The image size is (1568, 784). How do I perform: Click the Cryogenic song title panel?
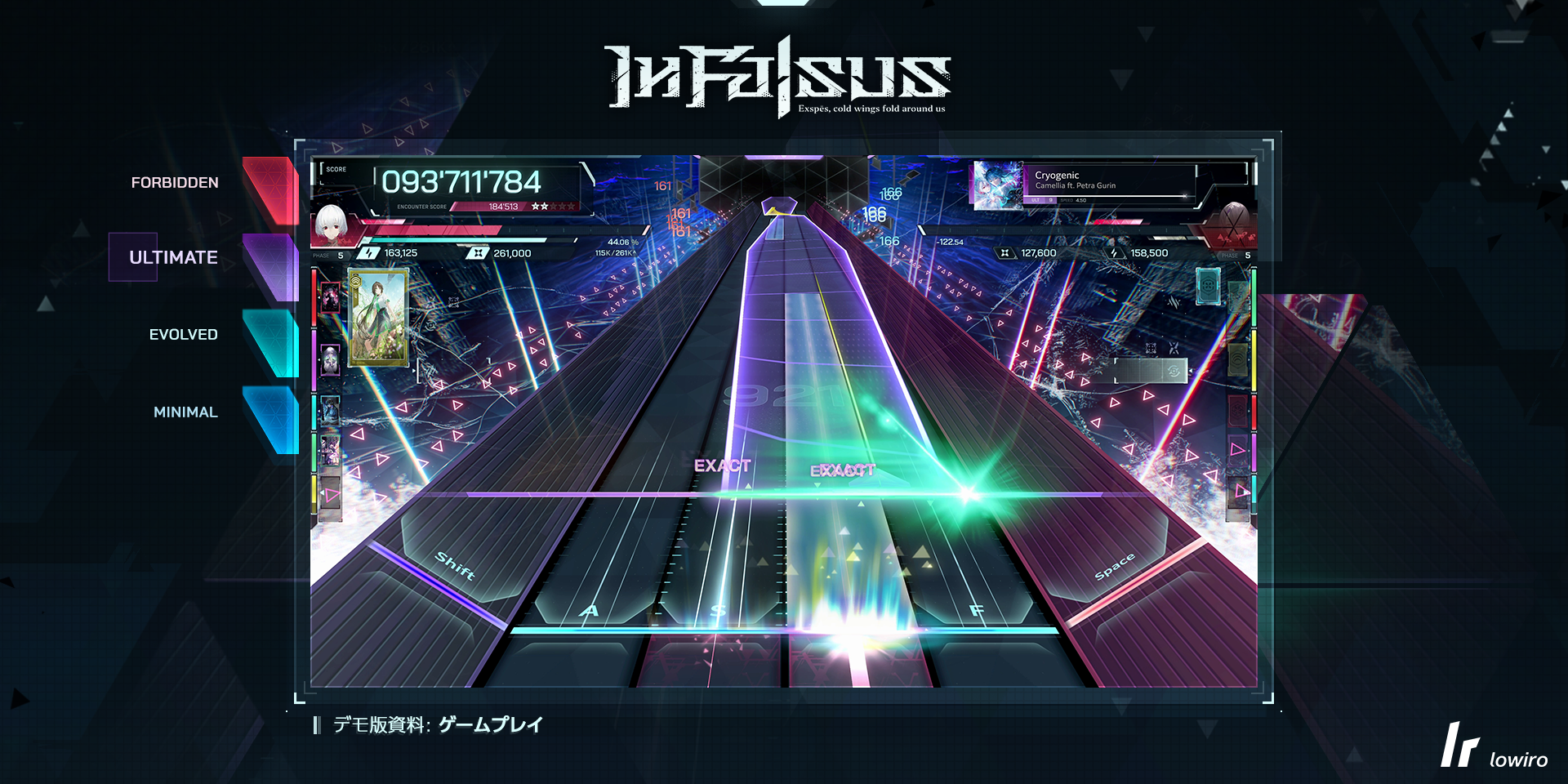[x=1058, y=176]
